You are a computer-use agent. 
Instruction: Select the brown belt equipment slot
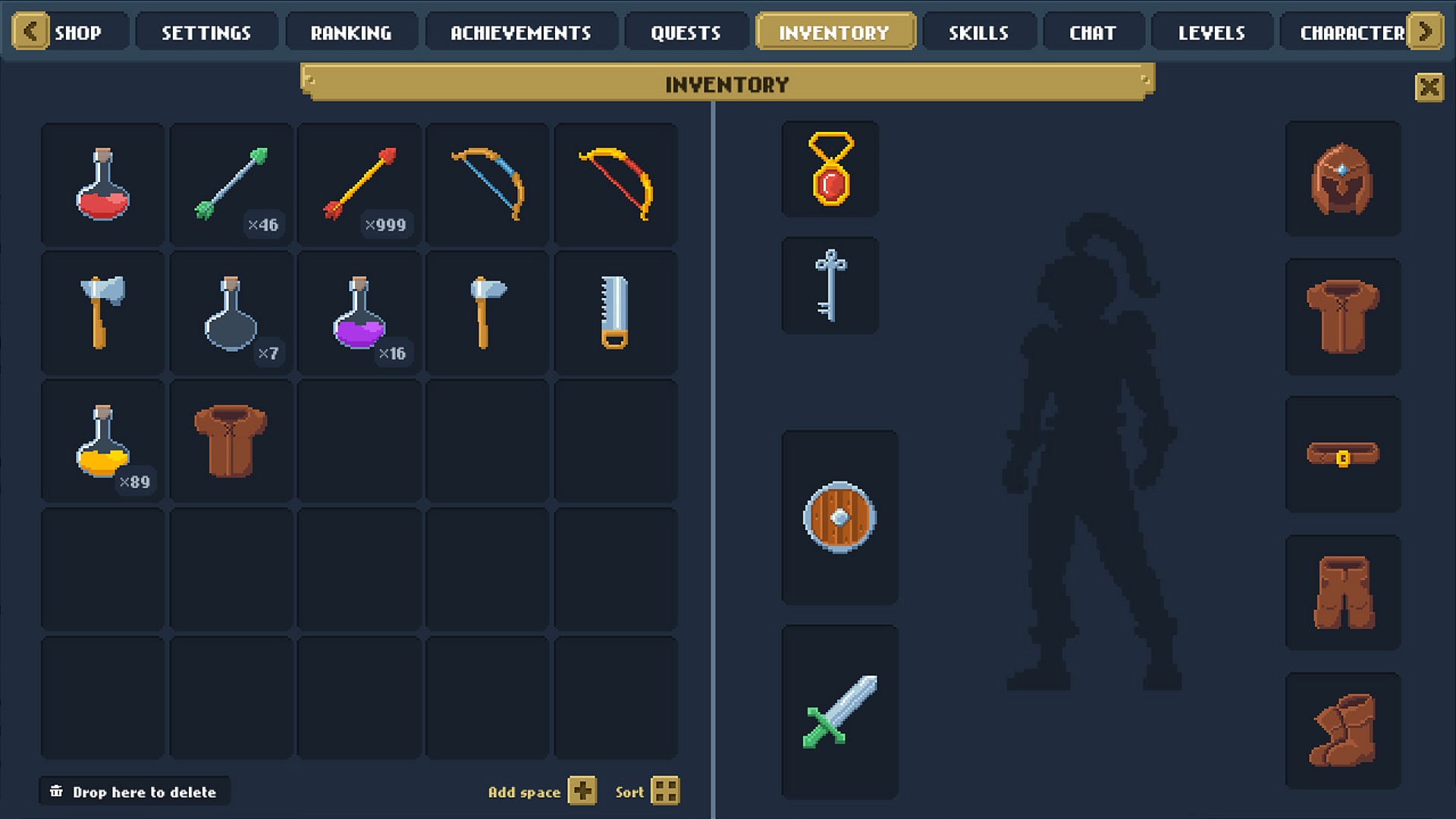click(x=1343, y=455)
